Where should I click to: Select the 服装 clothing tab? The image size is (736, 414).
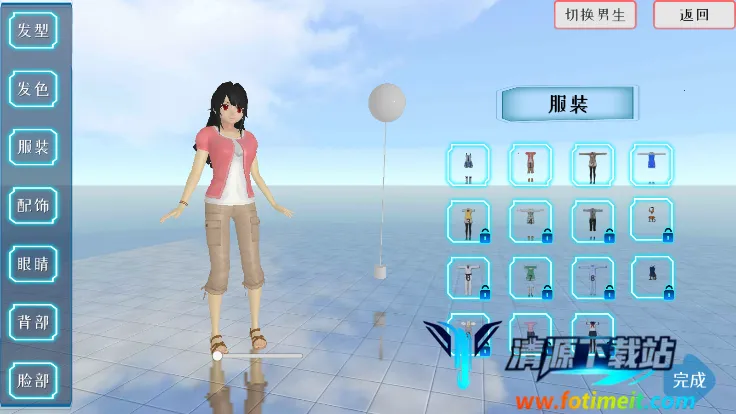point(33,148)
